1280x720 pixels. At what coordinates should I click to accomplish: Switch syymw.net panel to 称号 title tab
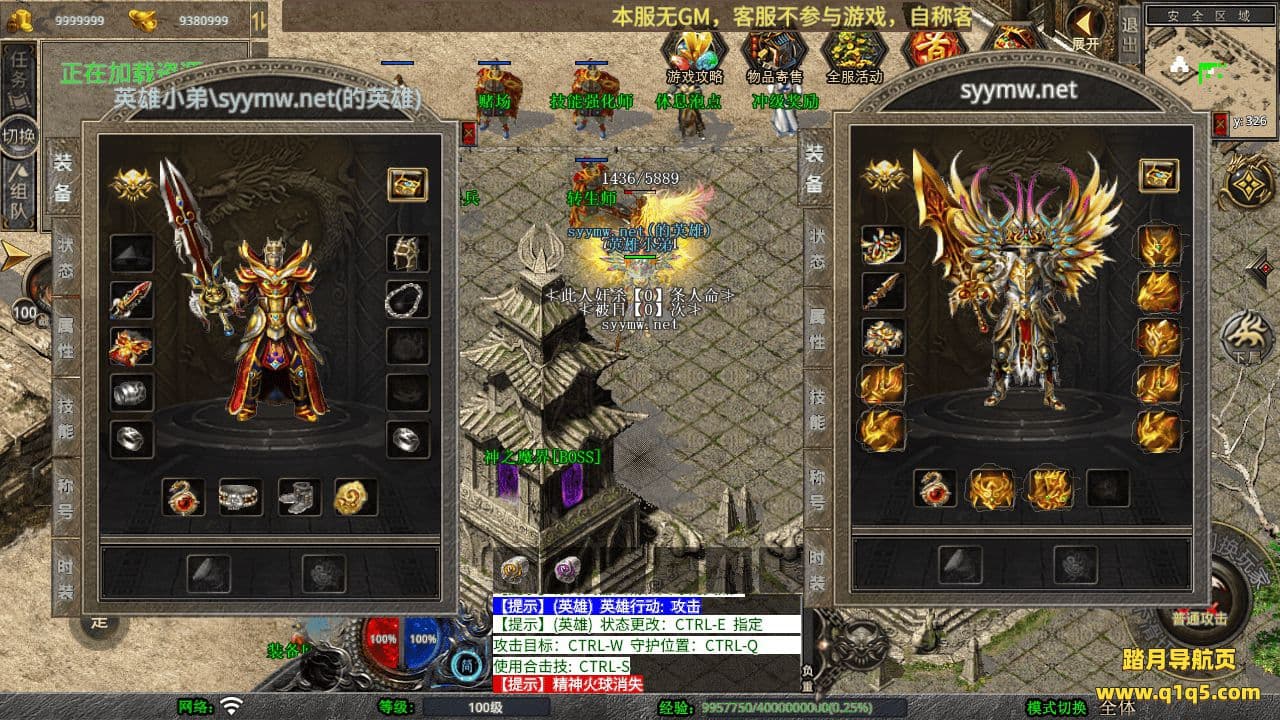(x=816, y=490)
